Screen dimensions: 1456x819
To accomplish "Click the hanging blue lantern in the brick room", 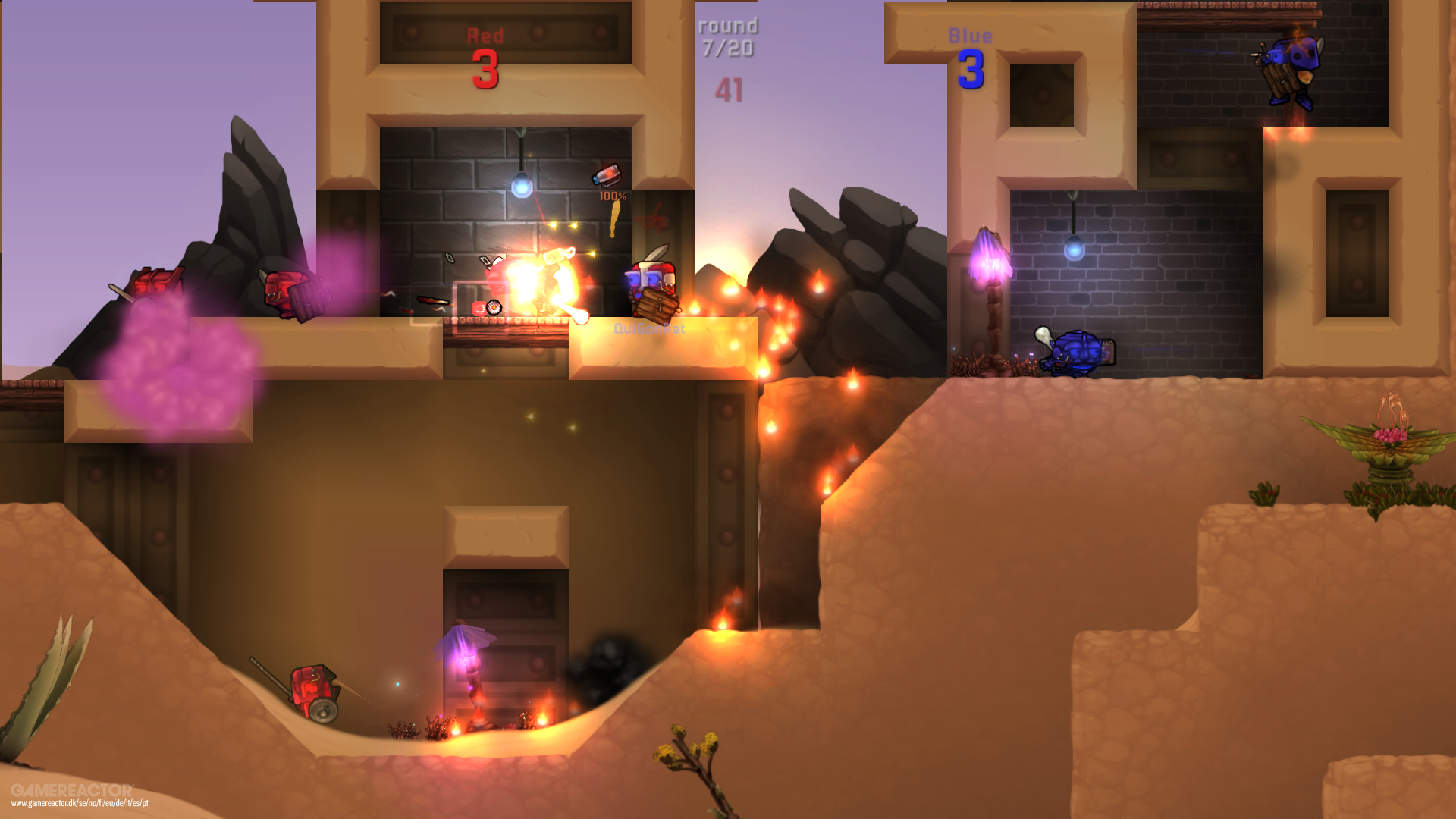I will (521, 186).
